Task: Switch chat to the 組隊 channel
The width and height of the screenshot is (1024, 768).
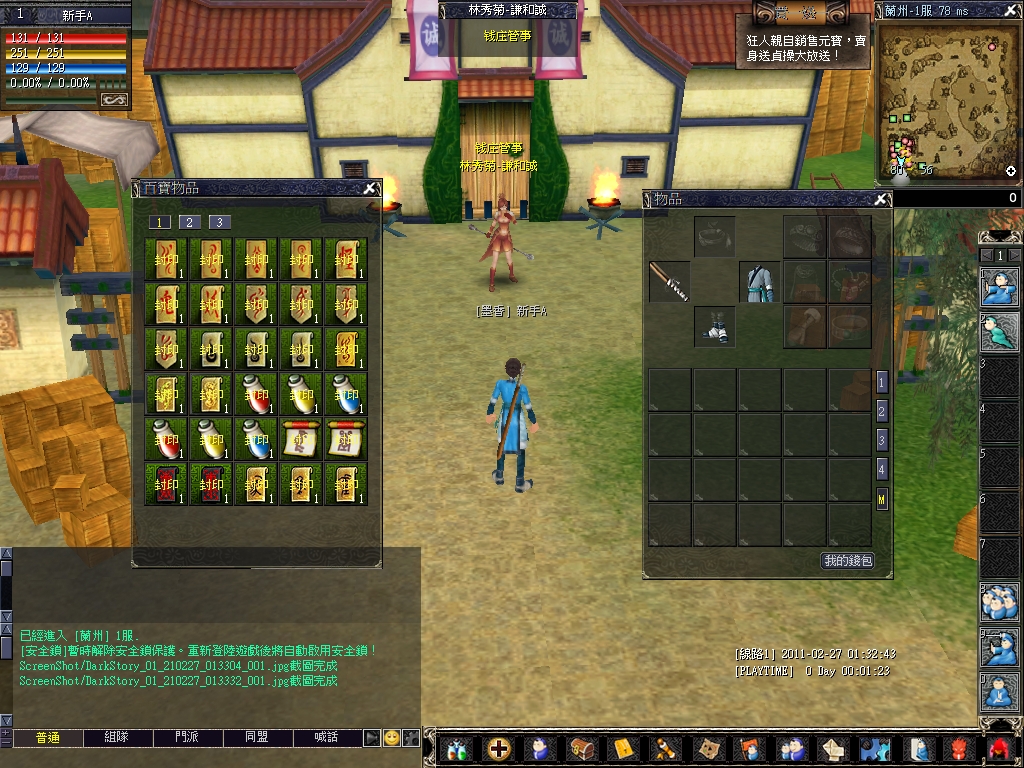Action: pos(117,738)
